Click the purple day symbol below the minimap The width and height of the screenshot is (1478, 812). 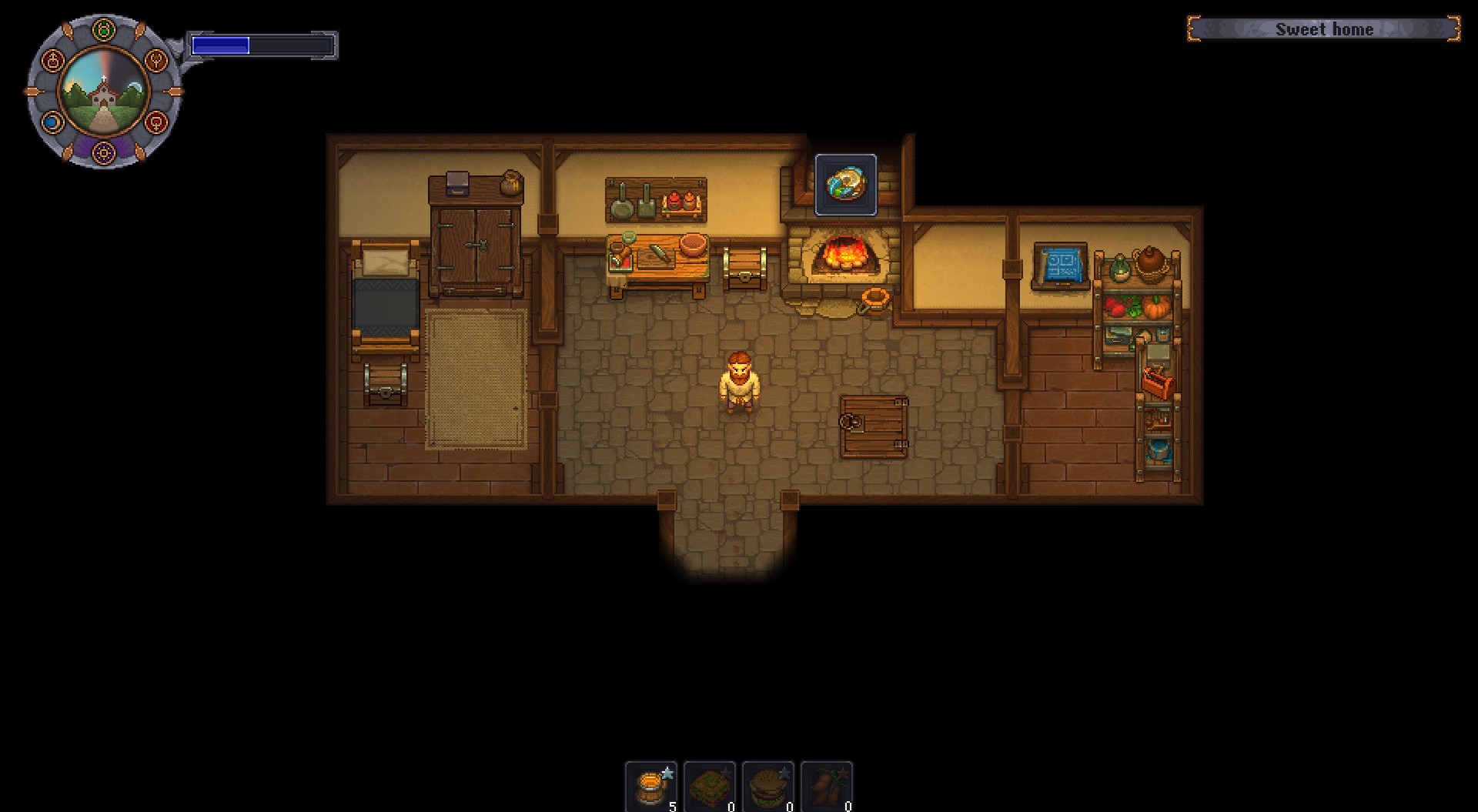pyautogui.click(x=104, y=152)
